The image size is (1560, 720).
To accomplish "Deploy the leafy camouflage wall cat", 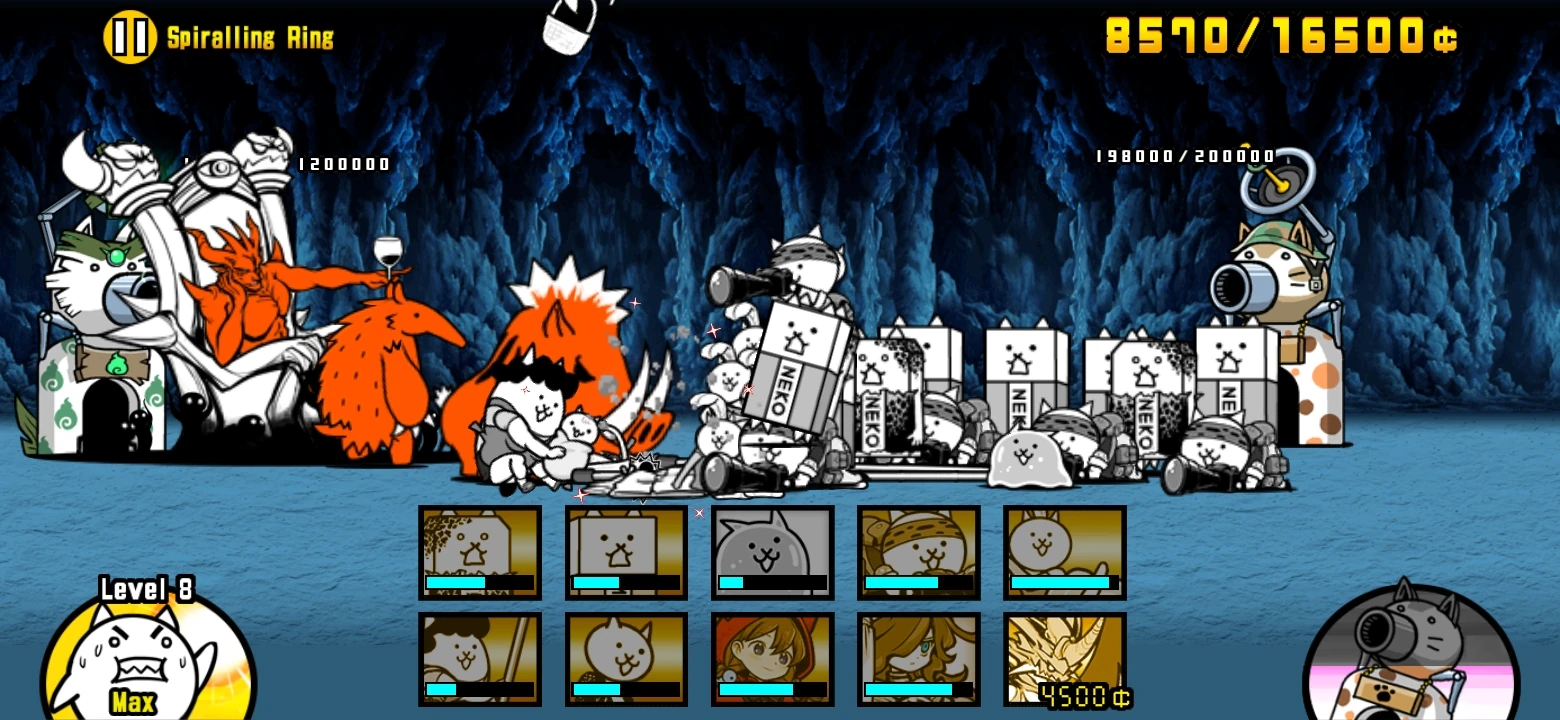I will pyautogui.click(x=480, y=552).
